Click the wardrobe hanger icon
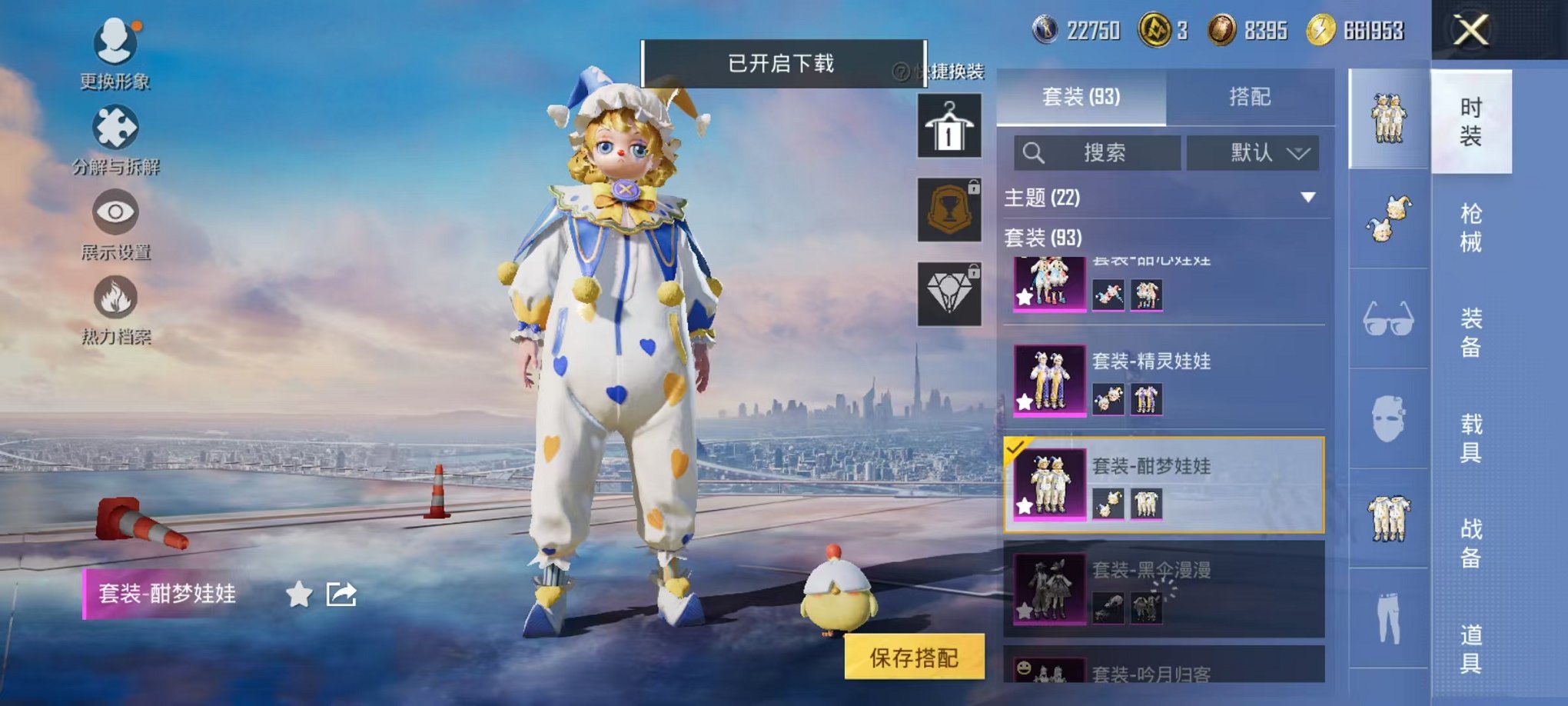This screenshot has width=1568, height=706. point(949,125)
